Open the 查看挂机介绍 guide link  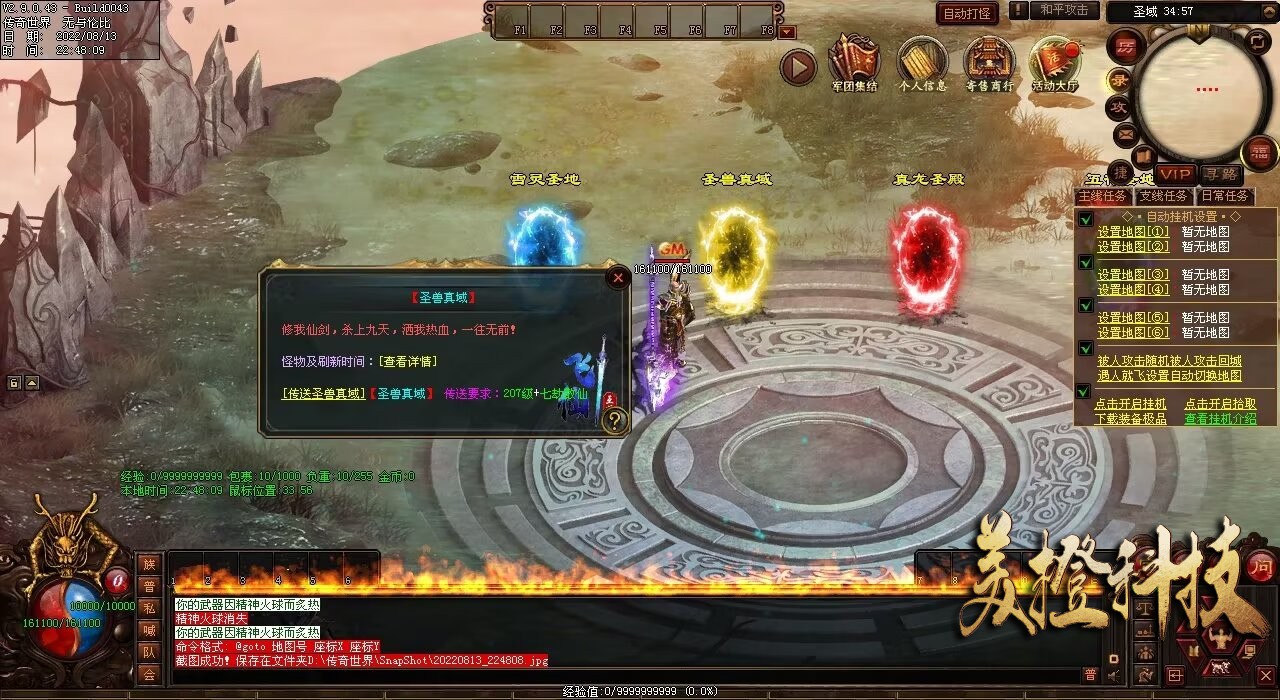pos(1220,419)
